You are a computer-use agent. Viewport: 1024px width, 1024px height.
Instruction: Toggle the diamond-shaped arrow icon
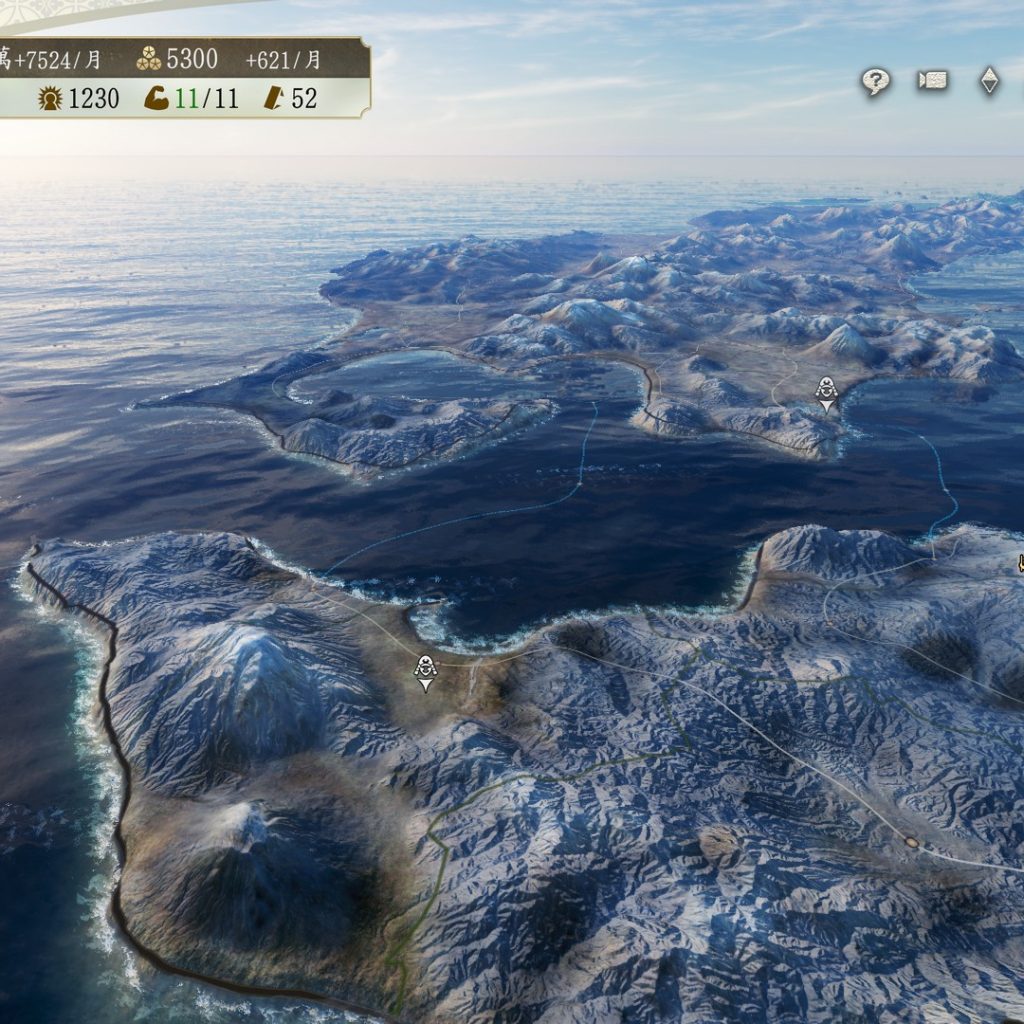pos(989,81)
